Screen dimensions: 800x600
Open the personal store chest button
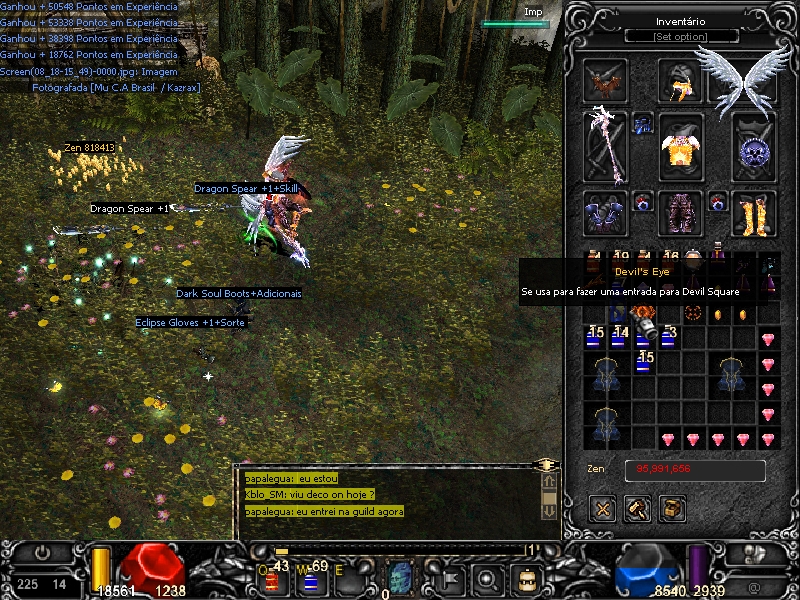(x=672, y=509)
